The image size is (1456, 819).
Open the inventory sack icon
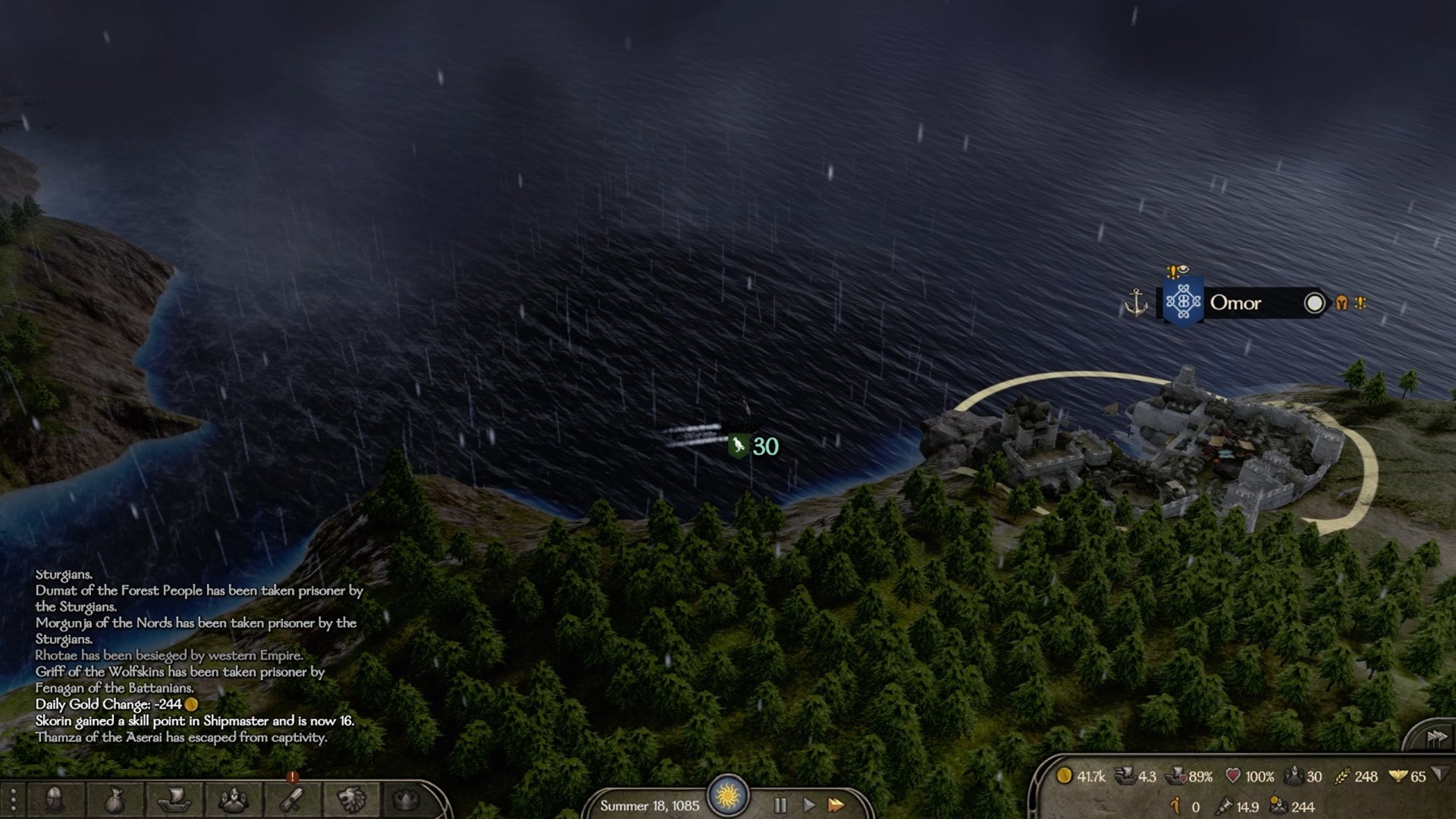114,799
